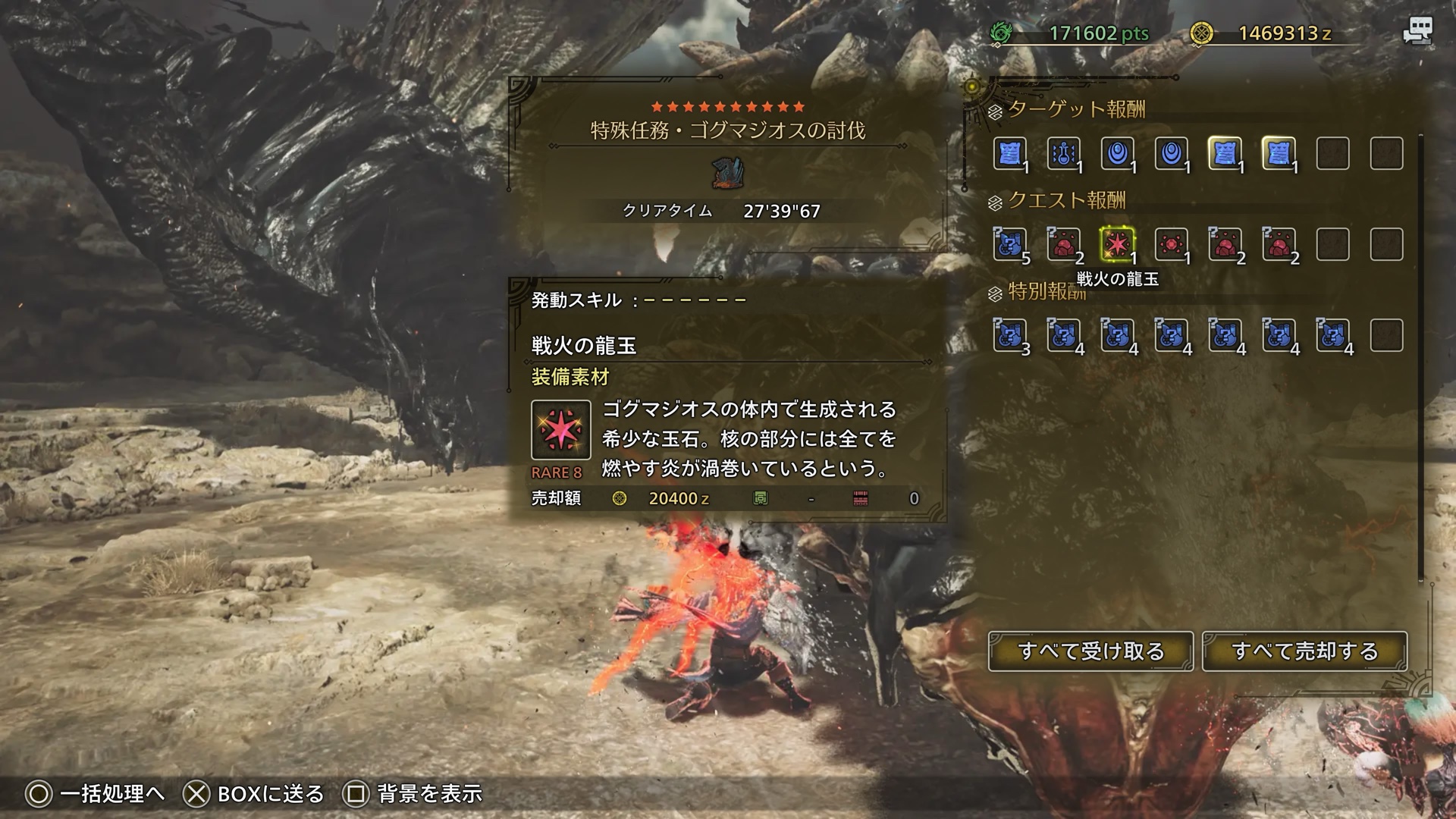Open the chat log icon
This screenshot has width=1456, height=819.
click(1417, 32)
